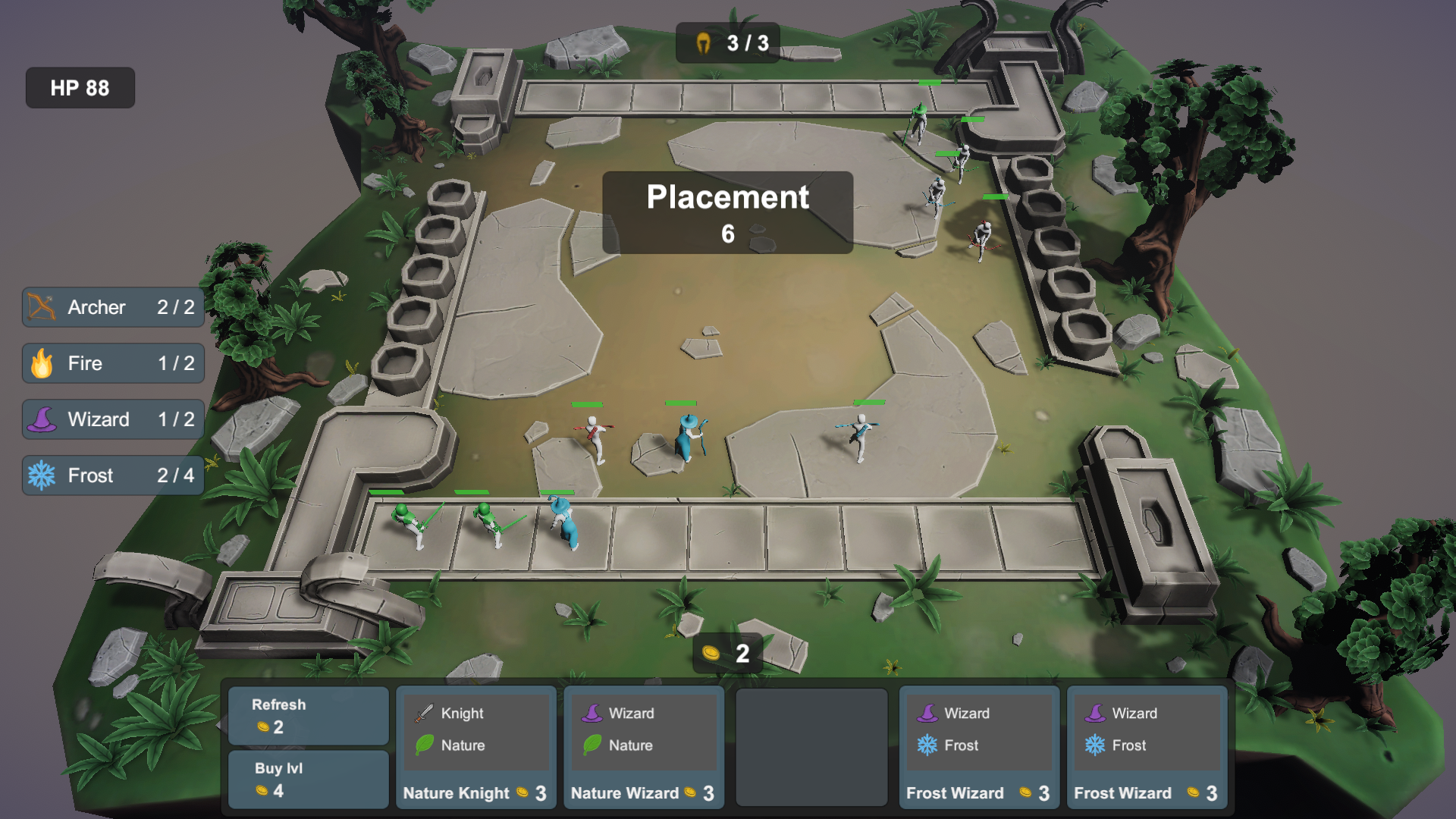
Task: Open the Wizard trait entry
Action: click(113, 419)
